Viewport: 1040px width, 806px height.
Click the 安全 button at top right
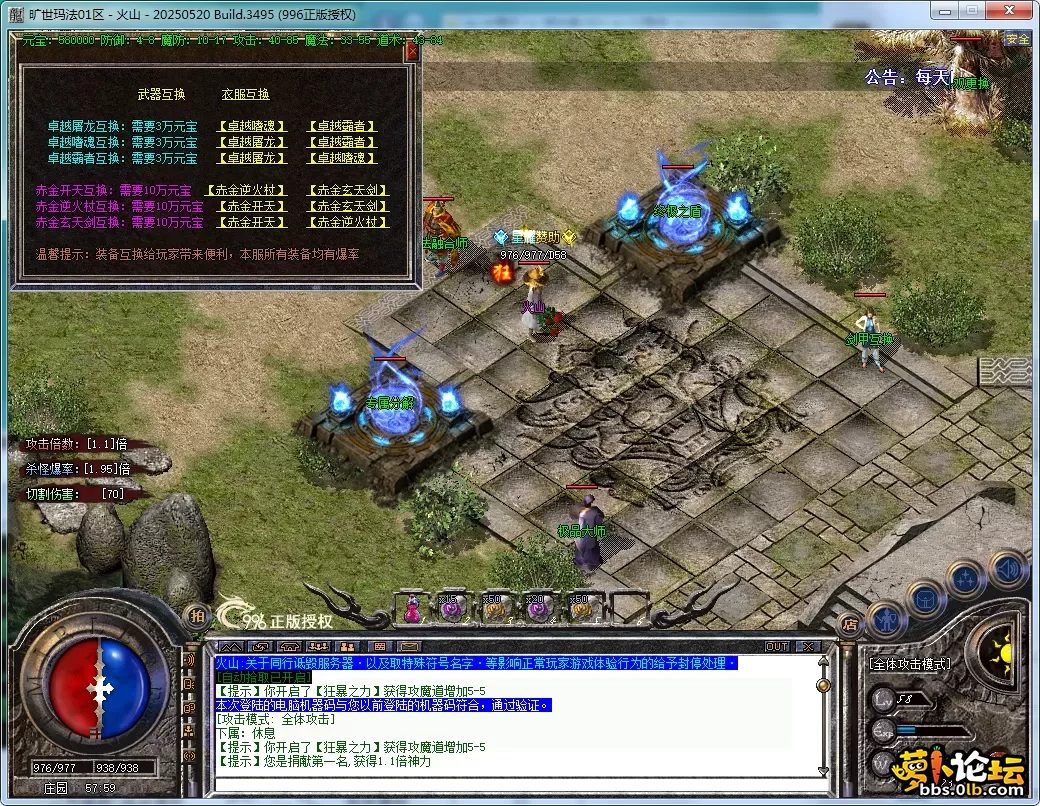[x=1017, y=39]
